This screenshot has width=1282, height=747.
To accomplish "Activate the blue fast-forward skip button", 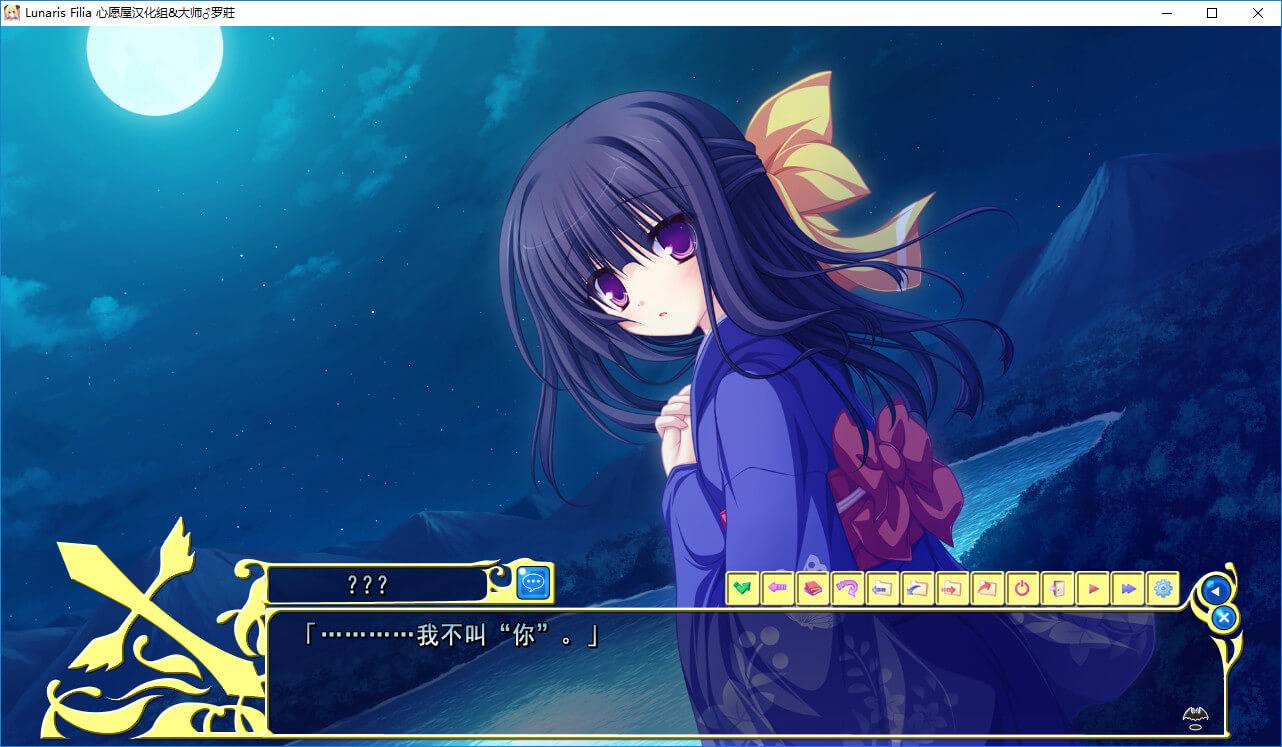I will (1128, 588).
